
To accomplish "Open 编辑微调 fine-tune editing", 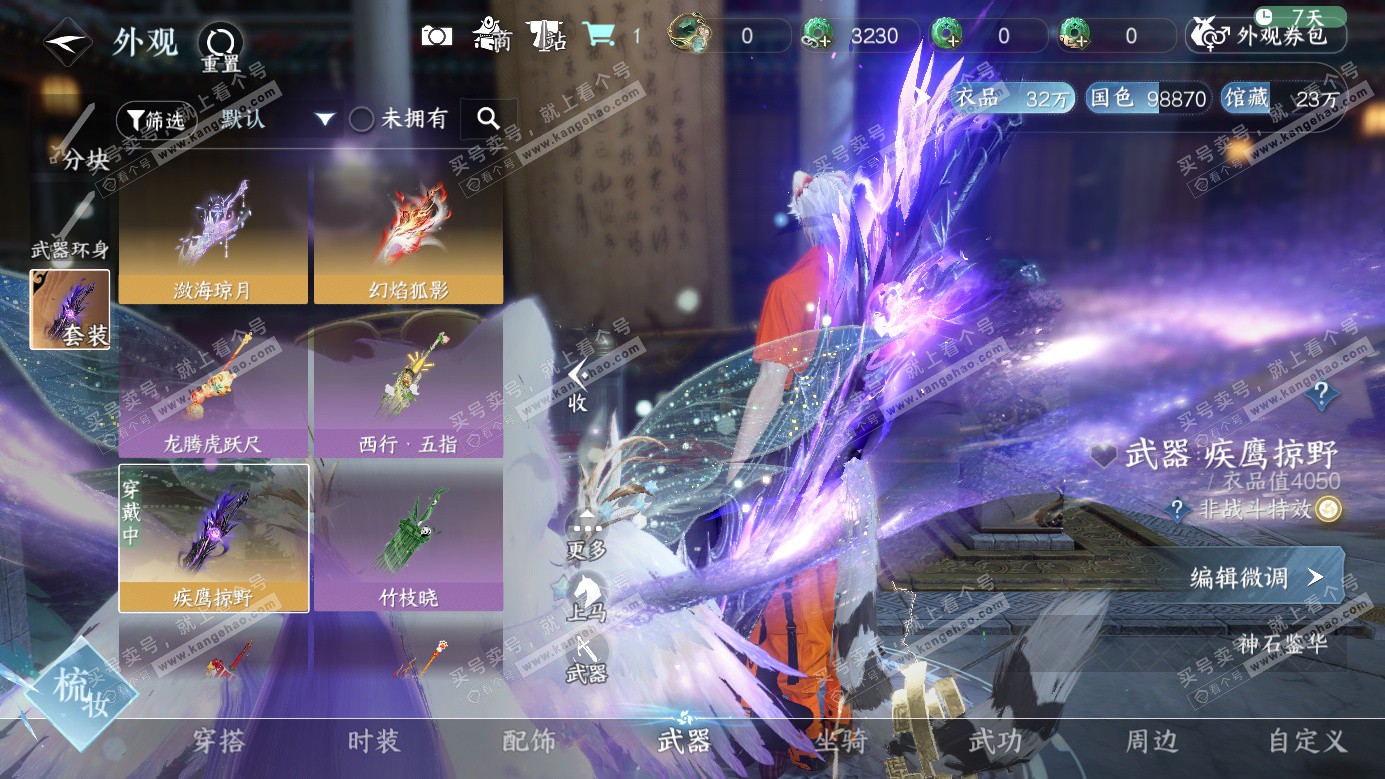I will (1257, 577).
